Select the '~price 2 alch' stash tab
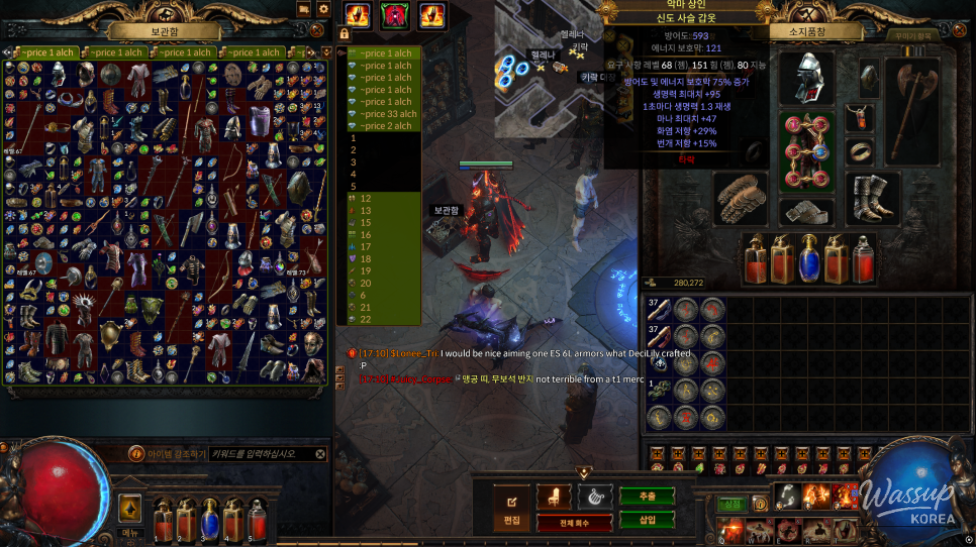 click(x=385, y=126)
